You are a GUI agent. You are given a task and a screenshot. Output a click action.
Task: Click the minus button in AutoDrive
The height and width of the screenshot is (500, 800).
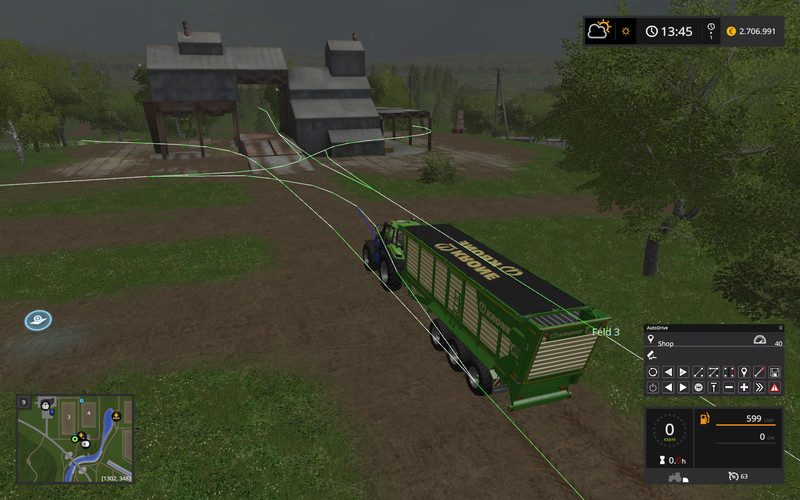point(729,387)
